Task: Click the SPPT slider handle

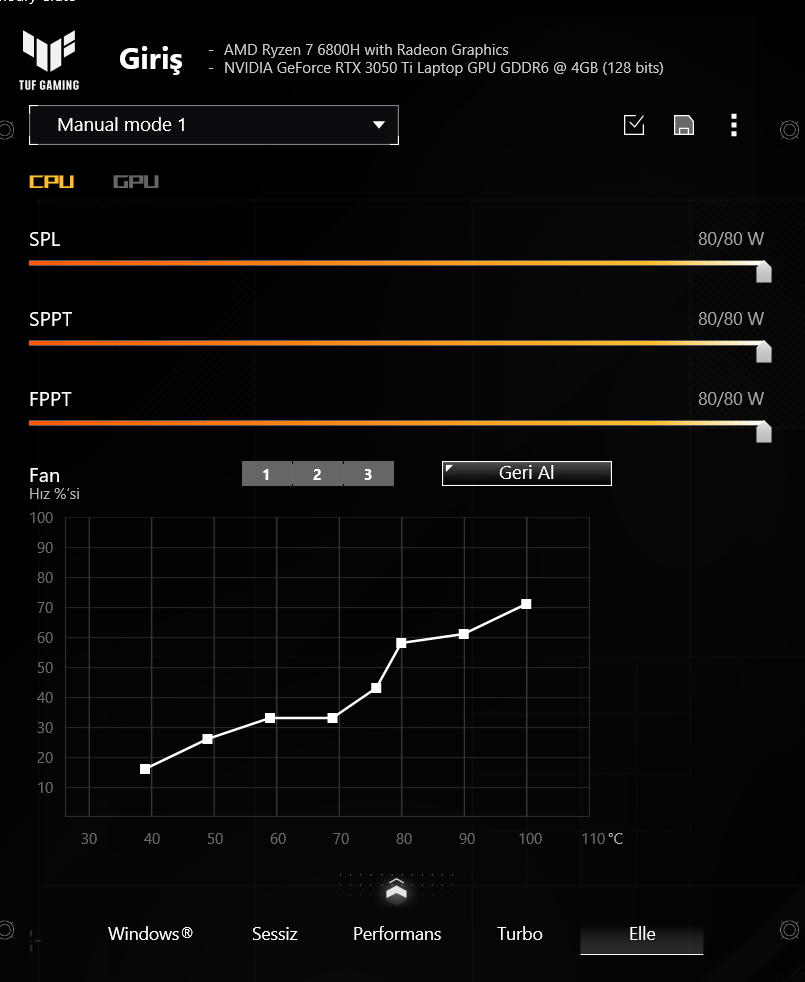Action: (x=764, y=352)
